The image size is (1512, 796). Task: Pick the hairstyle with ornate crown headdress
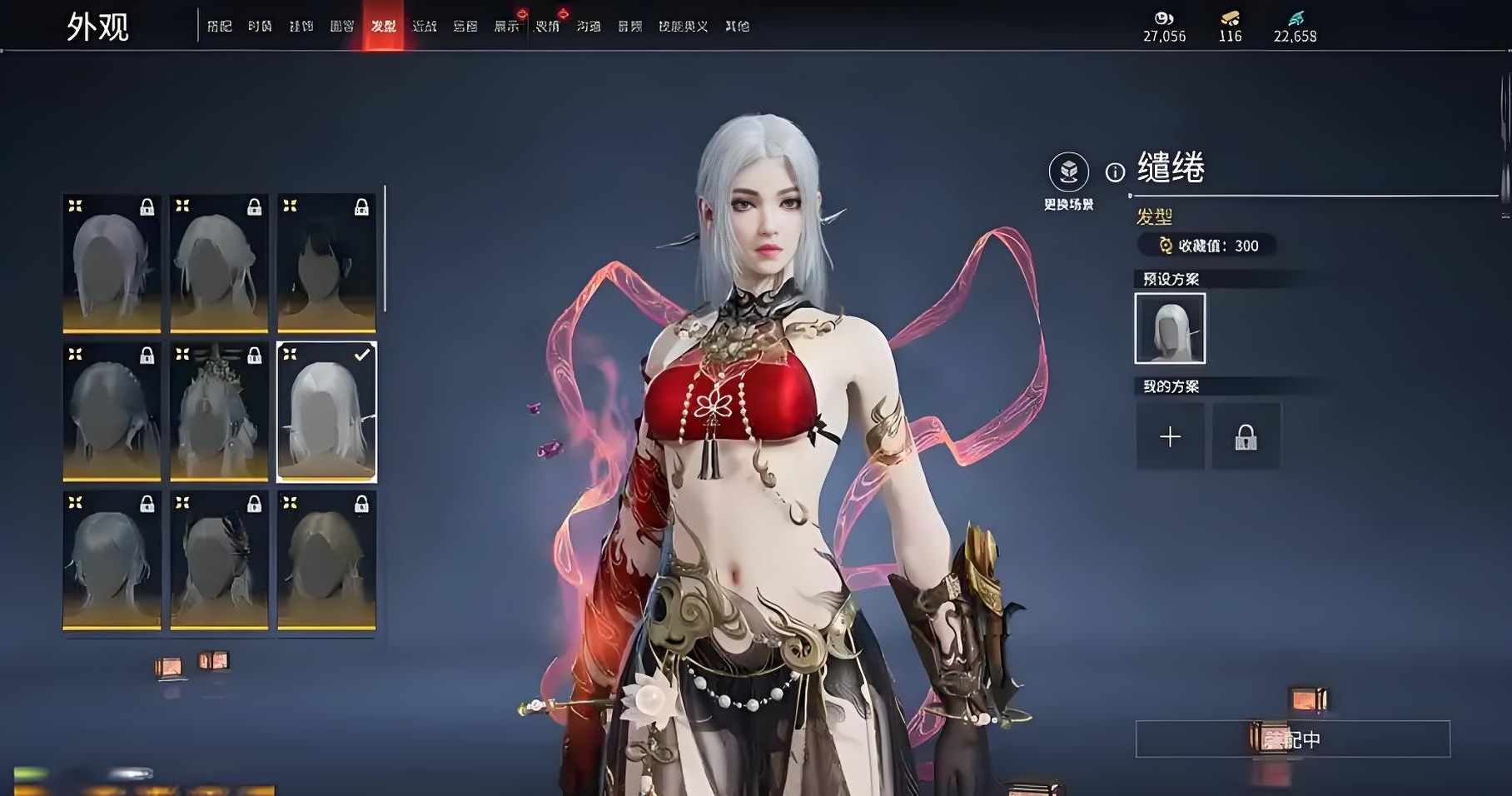coord(219,412)
